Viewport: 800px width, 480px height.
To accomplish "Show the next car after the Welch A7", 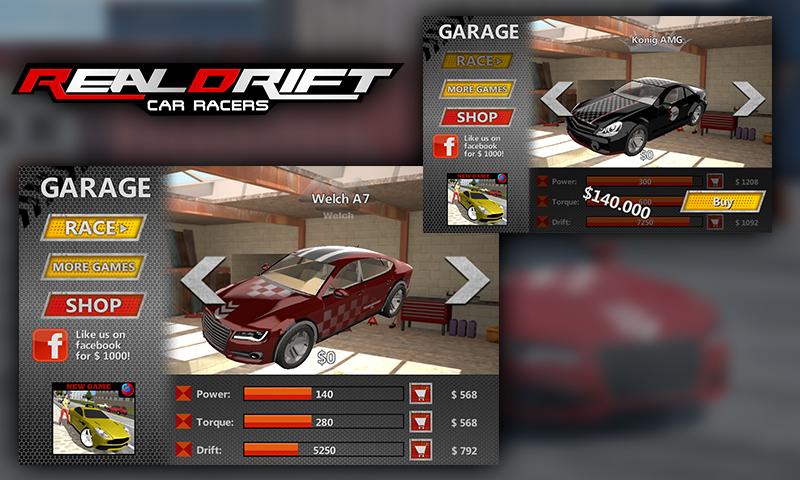I will tap(466, 279).
